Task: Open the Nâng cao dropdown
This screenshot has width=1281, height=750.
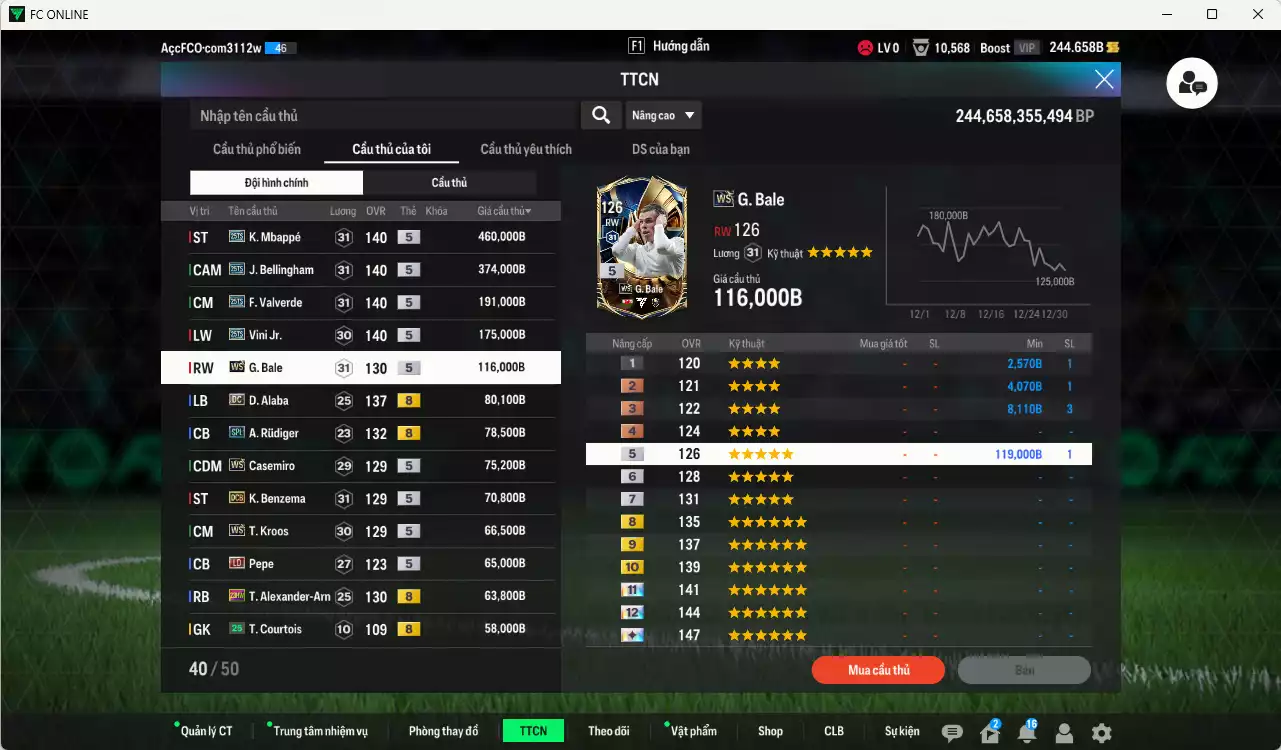Action: point(663,115)
